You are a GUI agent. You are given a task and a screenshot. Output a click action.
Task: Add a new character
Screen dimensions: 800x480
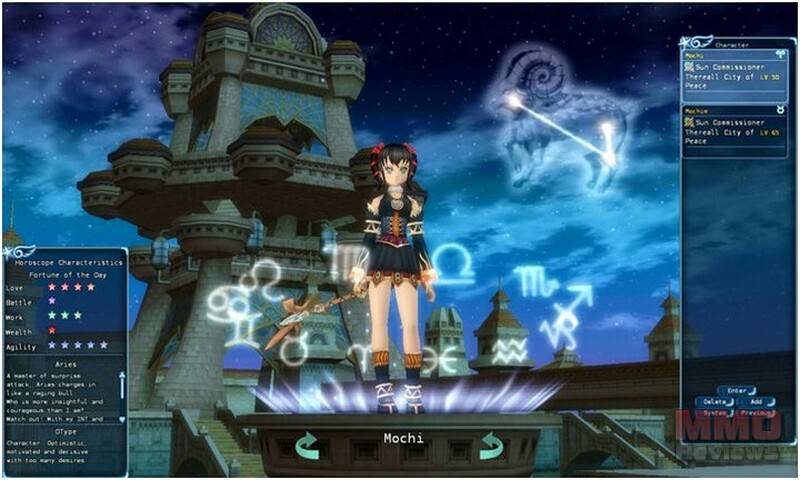757,401
